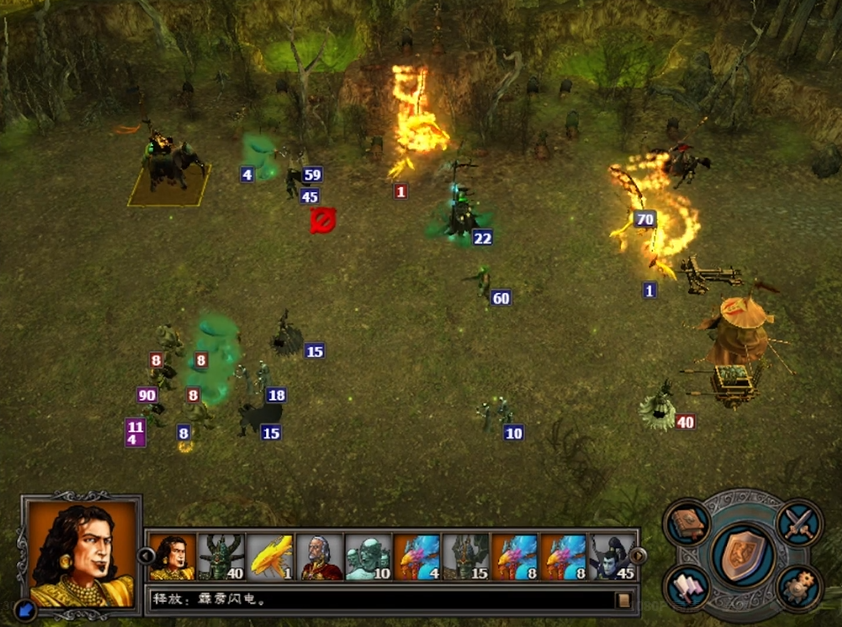The height and width of the screenshot is (627, 842).
Task: Select the first hero slot in the initiative bar
Action: click(x=172, y=557)
